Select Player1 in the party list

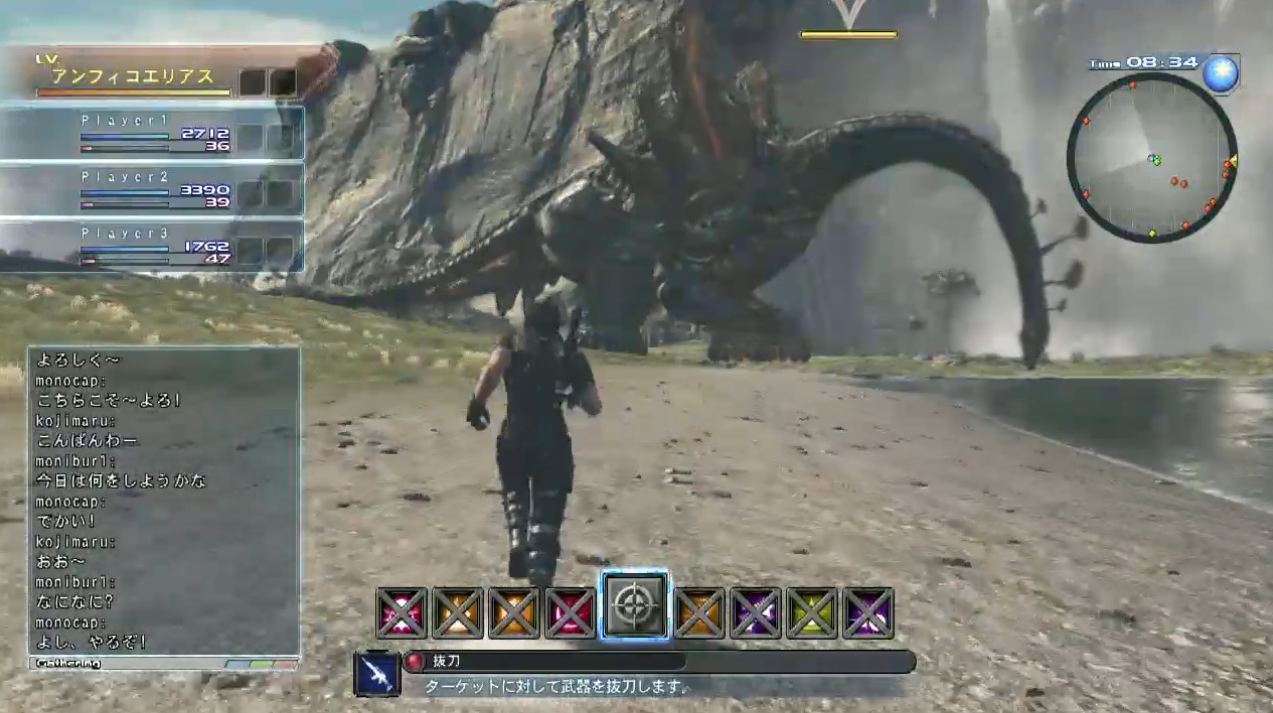[x=152, y=134]
